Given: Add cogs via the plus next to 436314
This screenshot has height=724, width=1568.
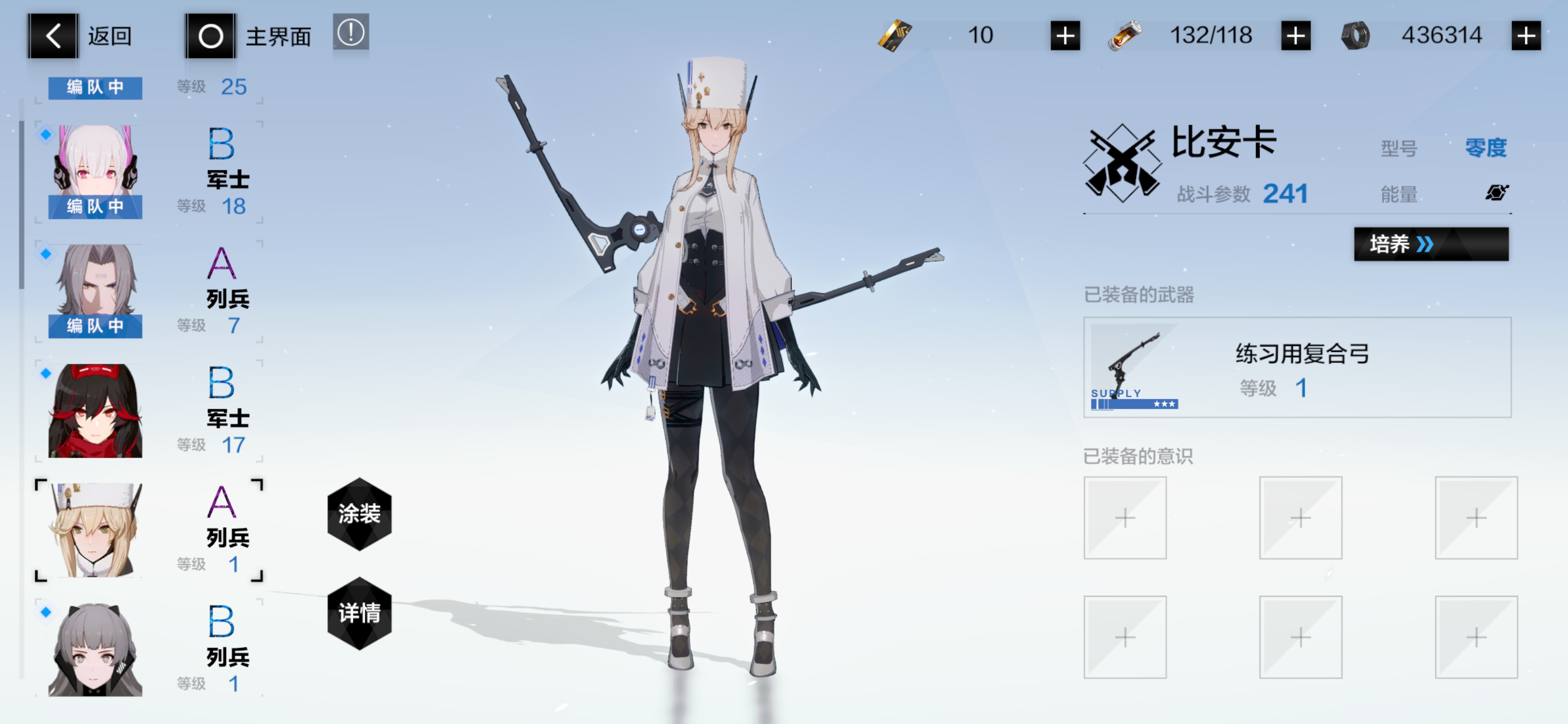Looking at the screenshot, I should [x=1527, y=35].
